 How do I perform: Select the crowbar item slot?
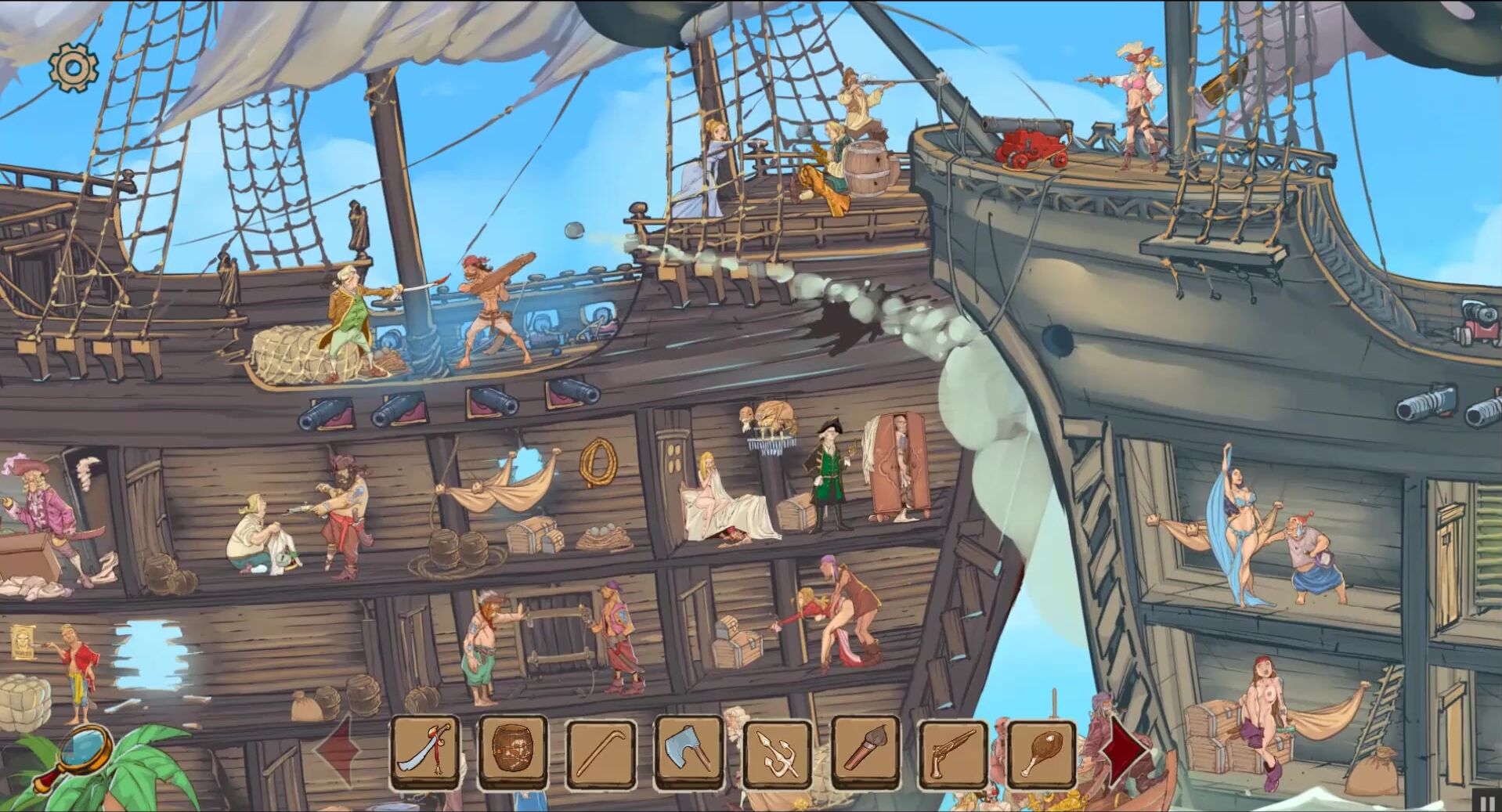[x=601, y=752]
